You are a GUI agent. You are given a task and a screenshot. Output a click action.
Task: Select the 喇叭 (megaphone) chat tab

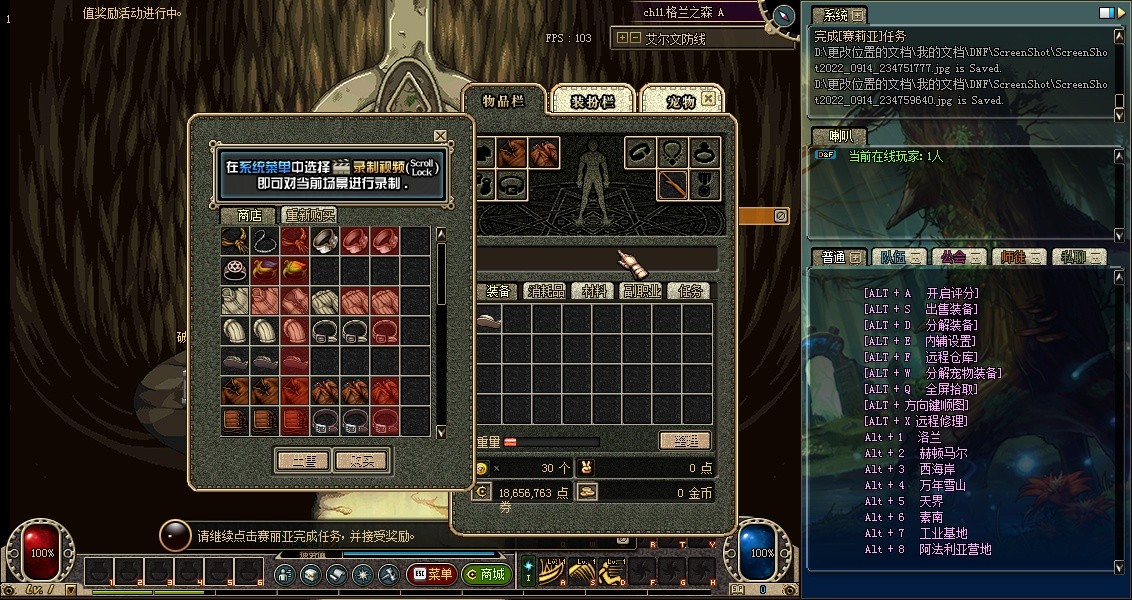pos(830,136)
